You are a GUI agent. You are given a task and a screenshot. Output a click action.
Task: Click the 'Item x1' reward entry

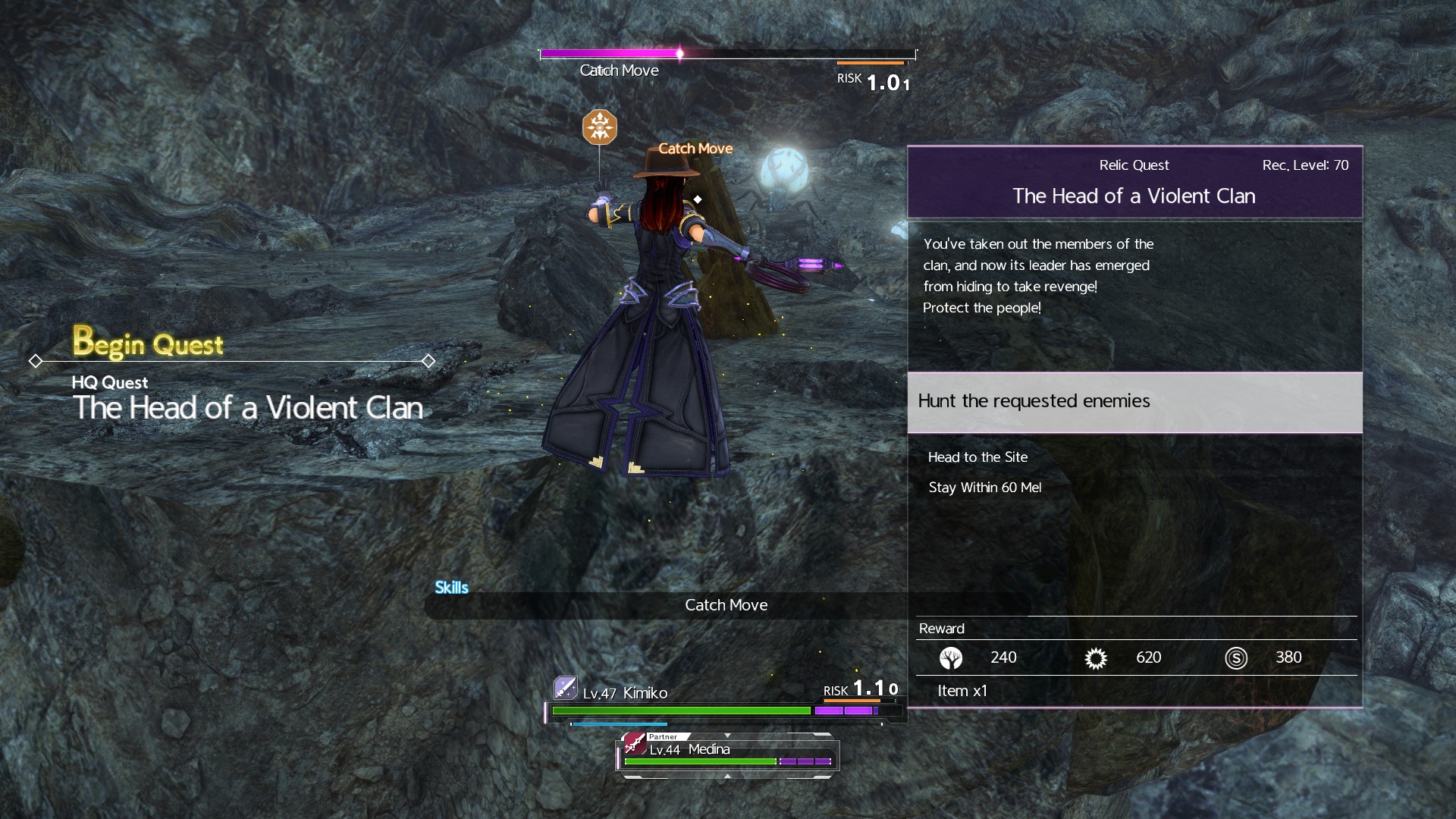coord(962,691)
